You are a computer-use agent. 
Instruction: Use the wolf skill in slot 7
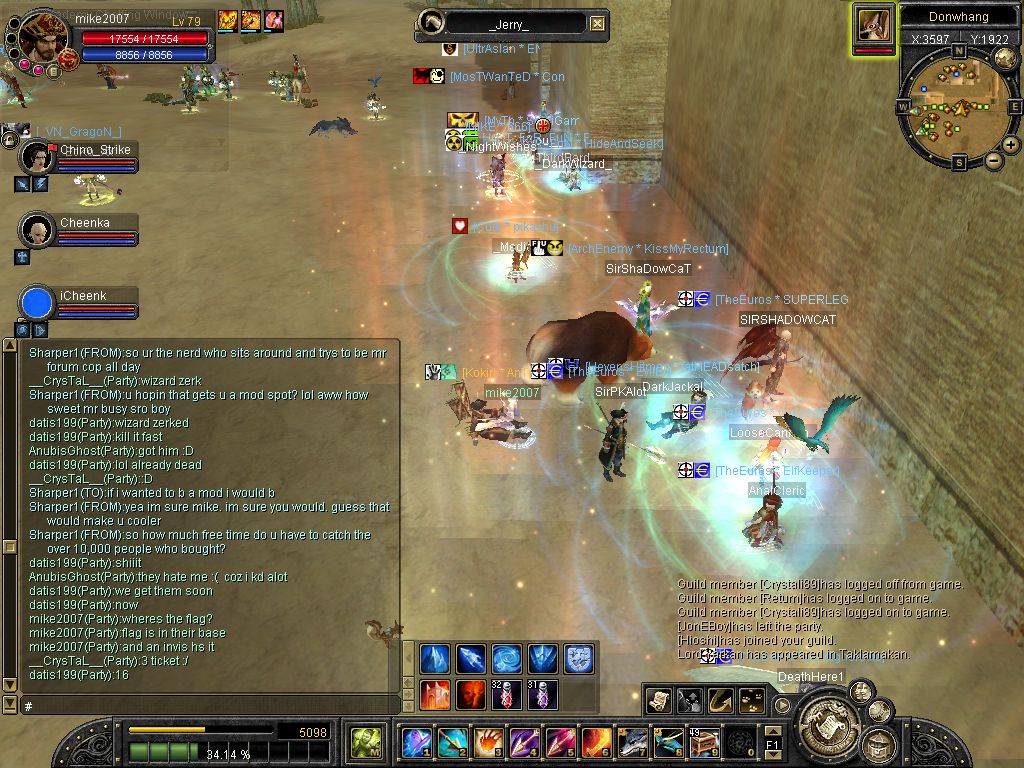[632, 743]
